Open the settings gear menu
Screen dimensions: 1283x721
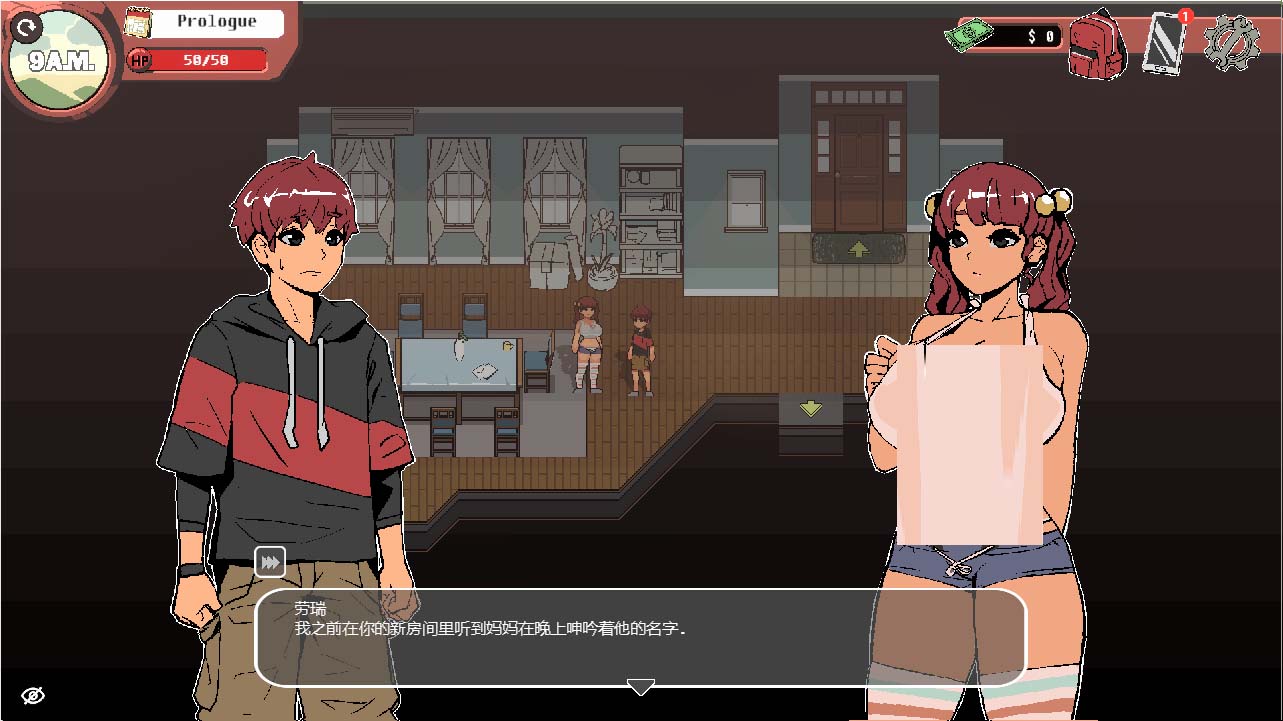coord(1234,43)
